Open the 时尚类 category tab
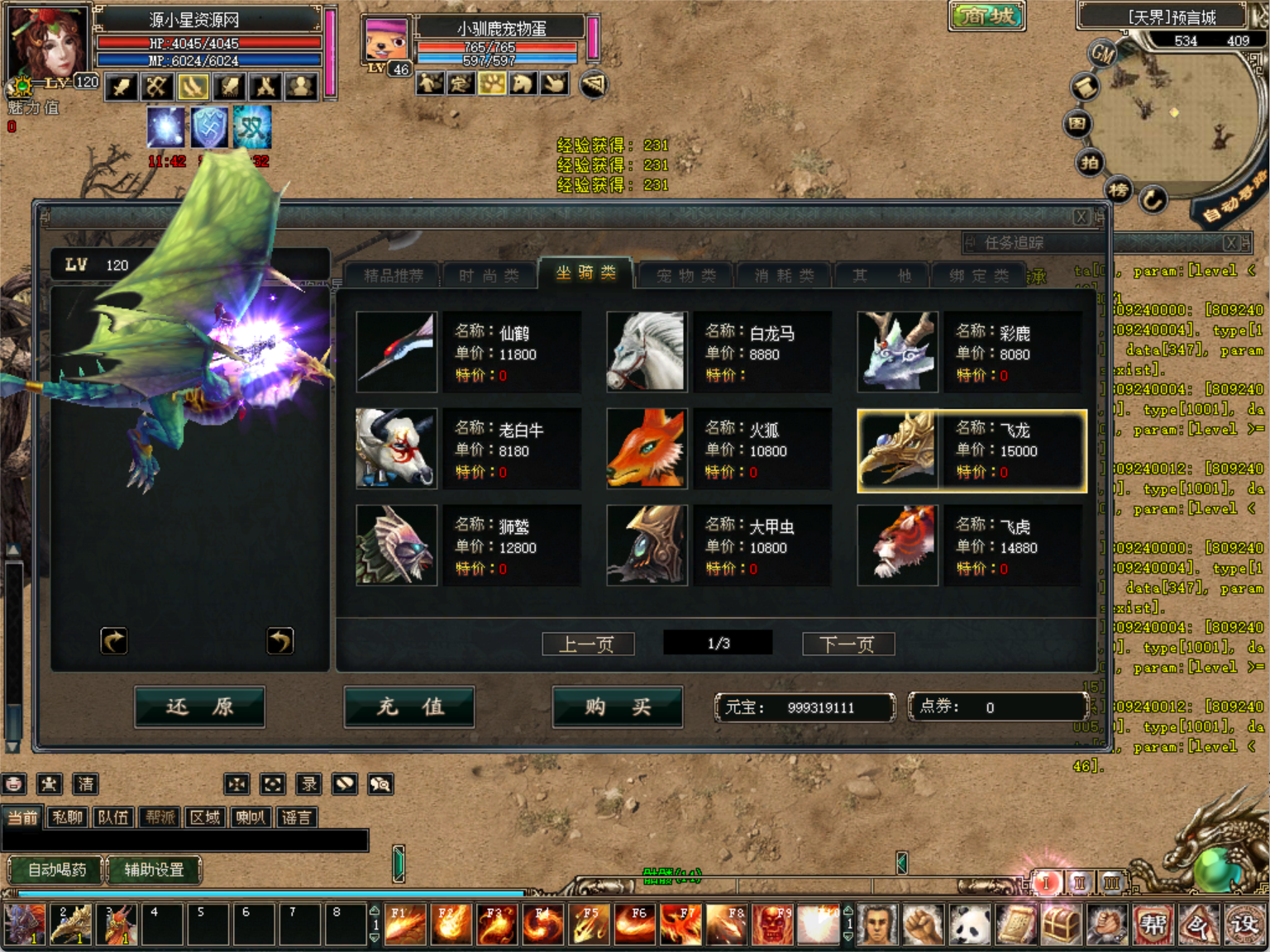This screenshot has width=1270, height=952. click(489, 275)
